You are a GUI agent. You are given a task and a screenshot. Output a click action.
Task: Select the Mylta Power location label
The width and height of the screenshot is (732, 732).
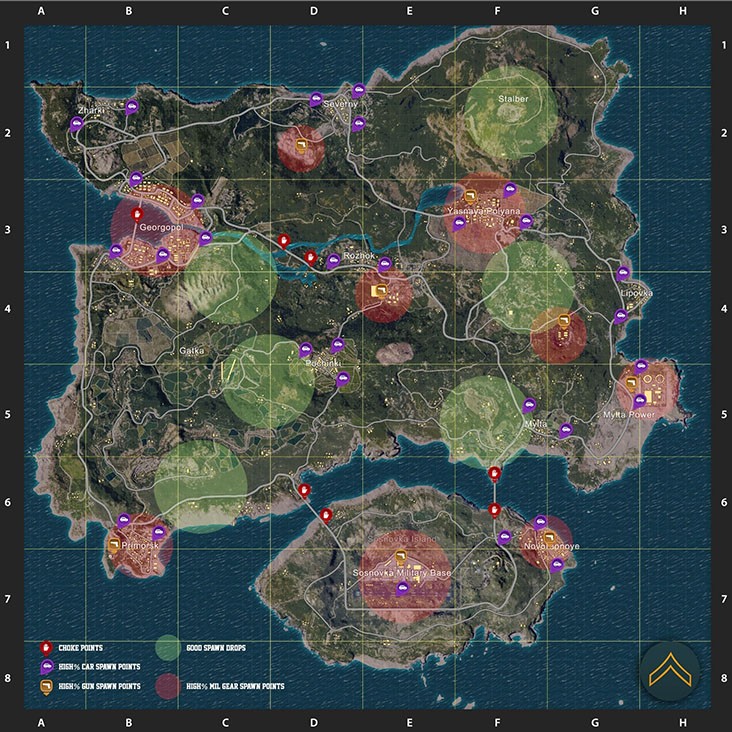[x=629, y=414]
